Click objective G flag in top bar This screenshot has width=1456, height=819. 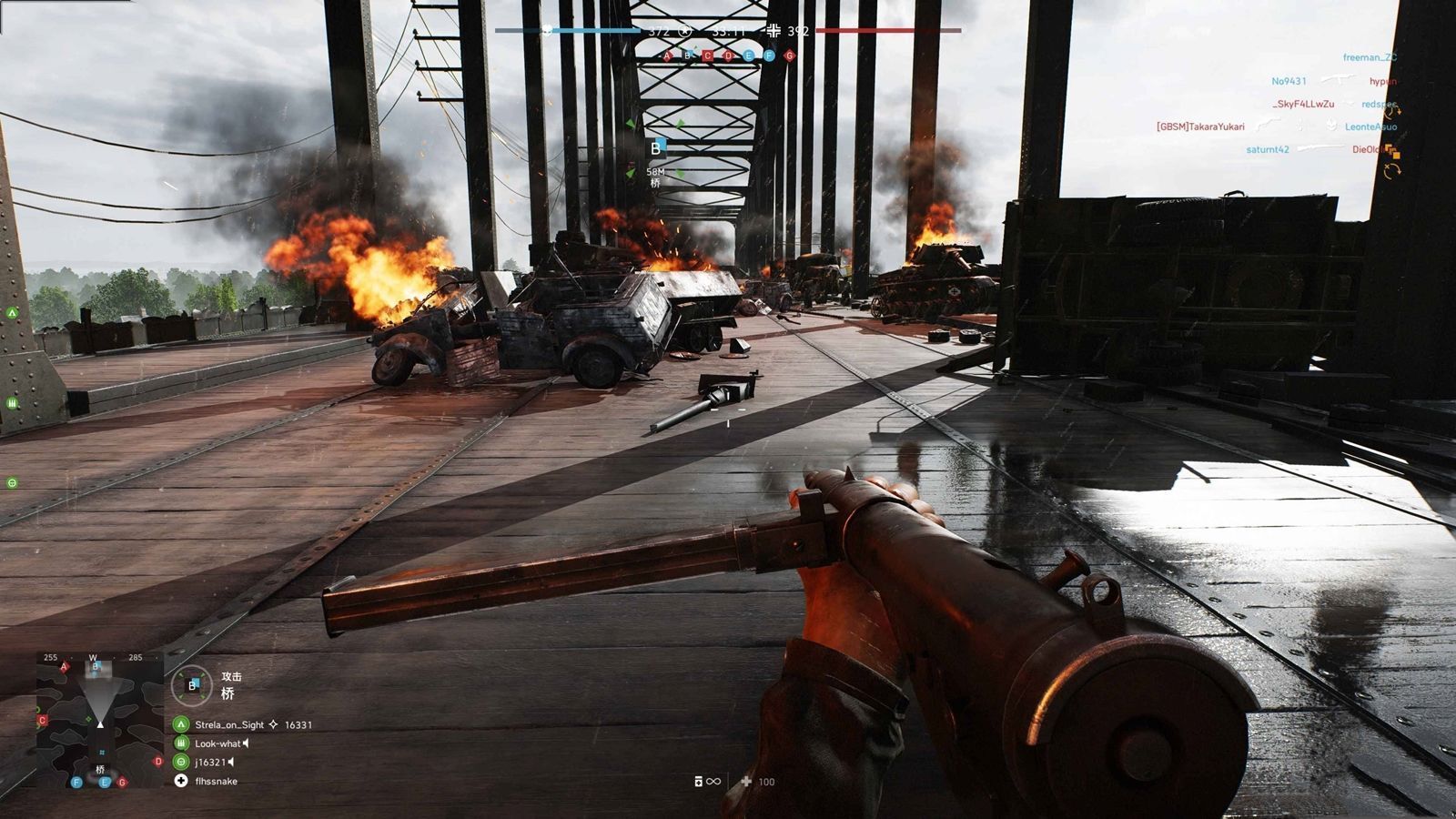coord(789,56)
